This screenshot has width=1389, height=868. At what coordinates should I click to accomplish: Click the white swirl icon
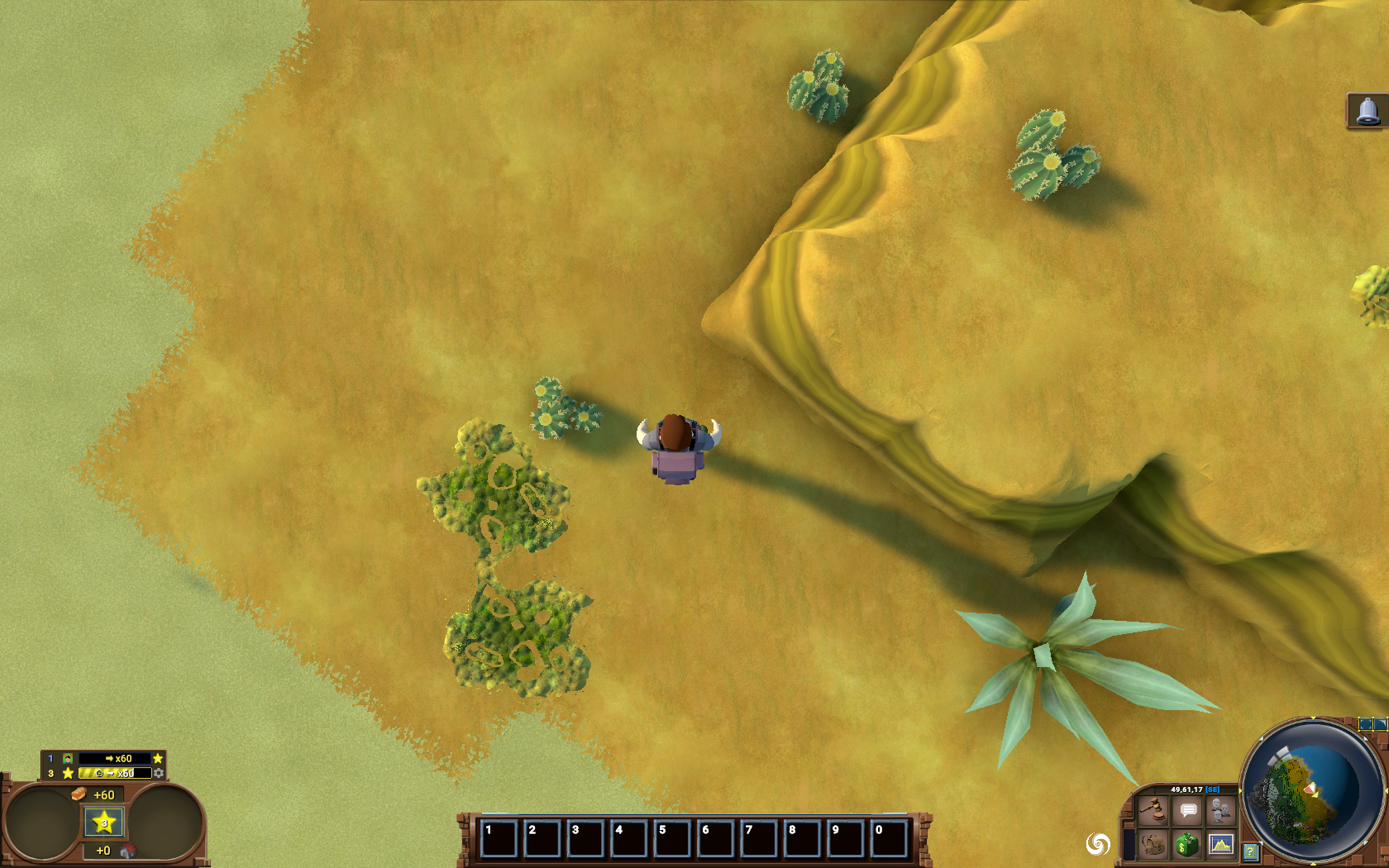(1098, 844)
